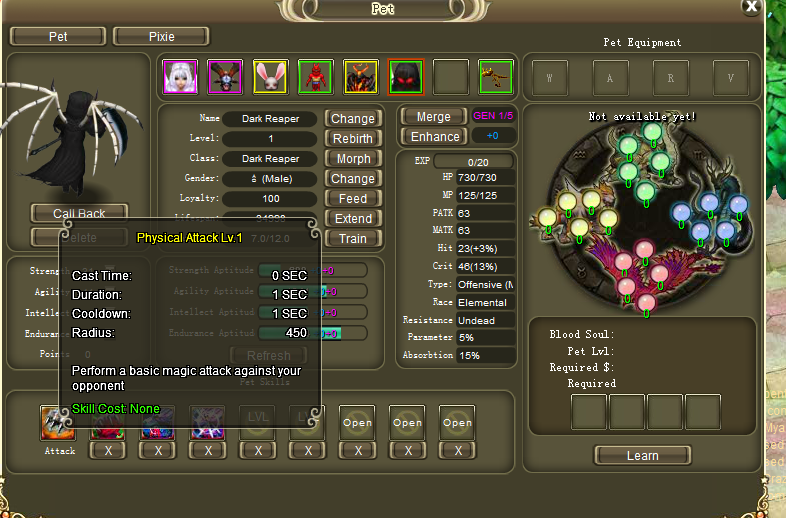
Task: Close the Pet window
Action: pyautogui.click(x=751, y=6)
